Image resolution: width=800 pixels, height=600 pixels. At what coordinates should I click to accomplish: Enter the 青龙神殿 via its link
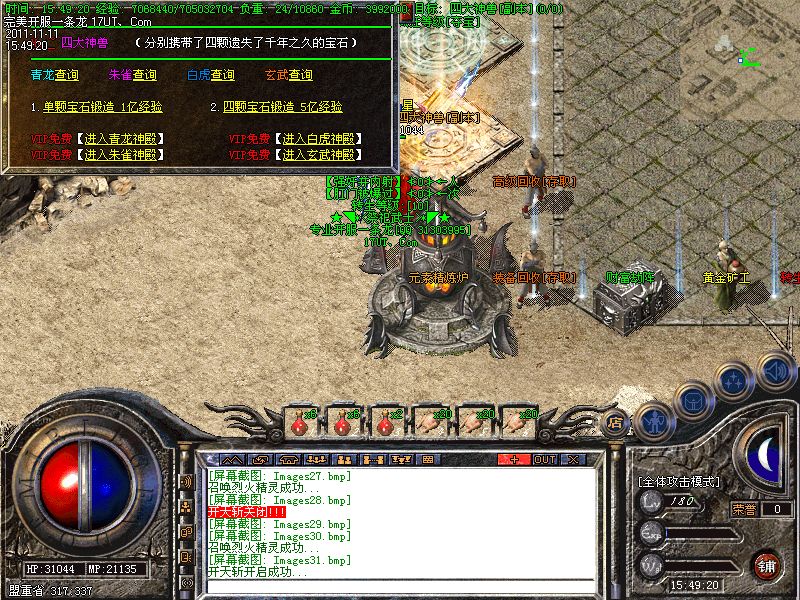click(x=119, y=138)
